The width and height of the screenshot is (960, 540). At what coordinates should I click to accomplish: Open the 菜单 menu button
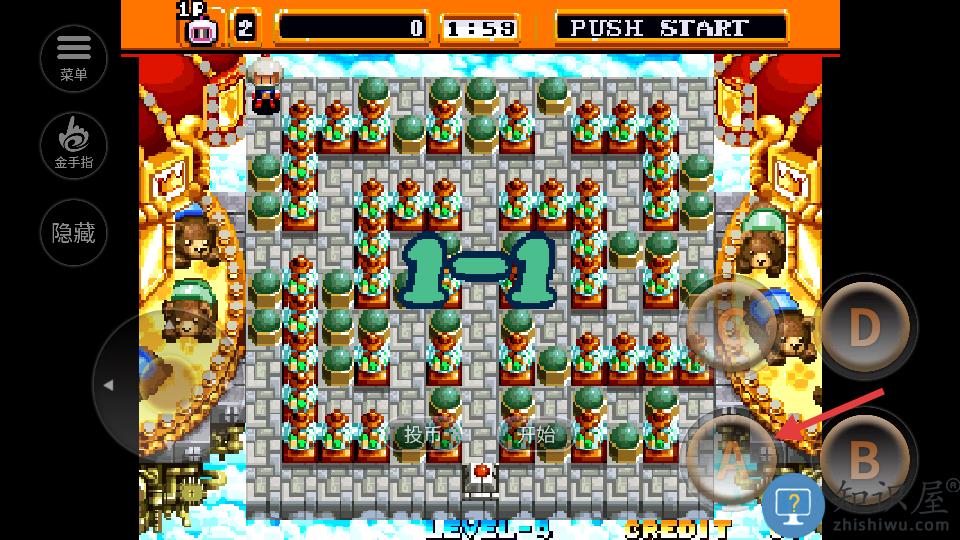point(74,57)
